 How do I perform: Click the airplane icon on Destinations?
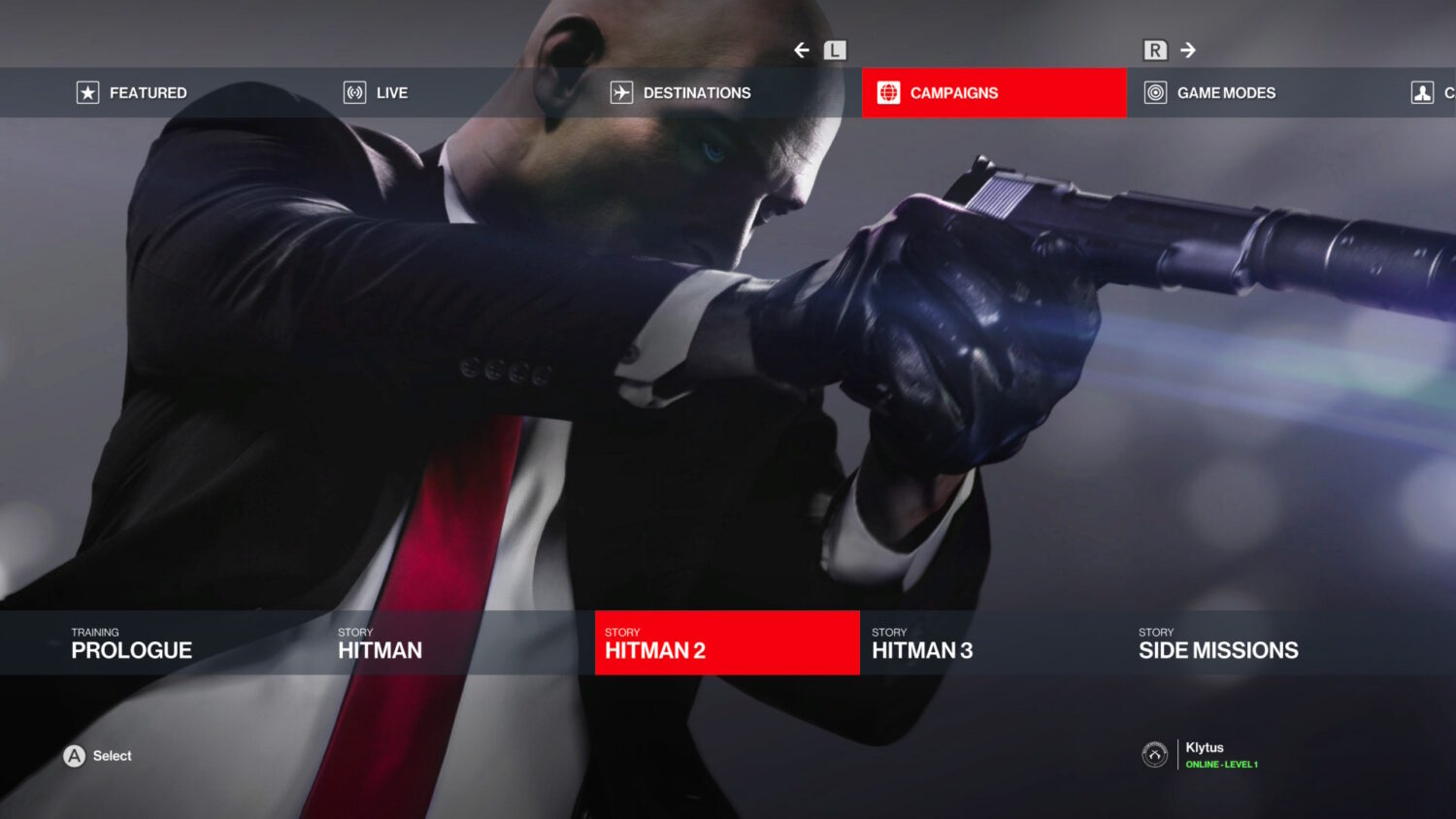620,92
